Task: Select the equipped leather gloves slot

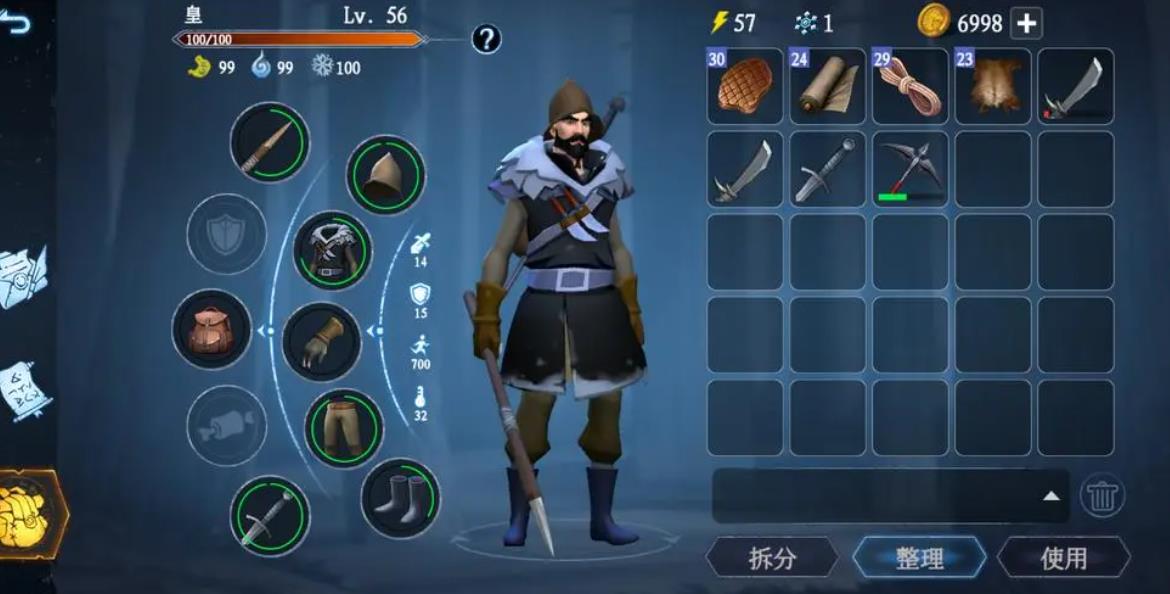Action: [321, 342]
